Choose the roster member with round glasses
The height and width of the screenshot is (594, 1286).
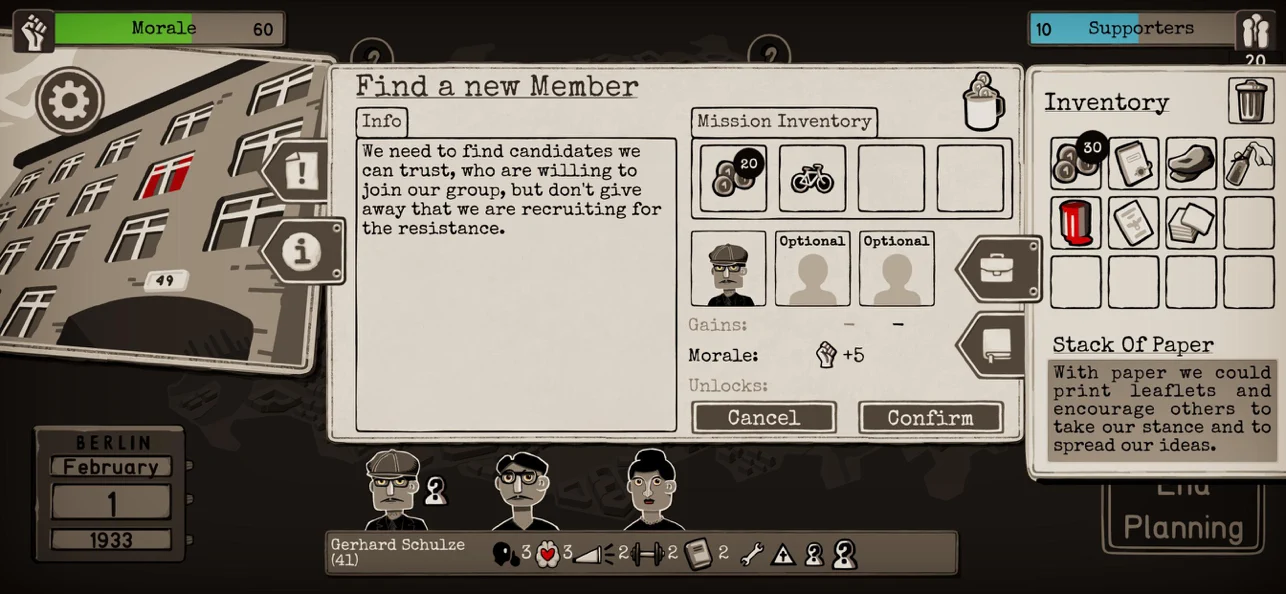(x=521, y=490)
